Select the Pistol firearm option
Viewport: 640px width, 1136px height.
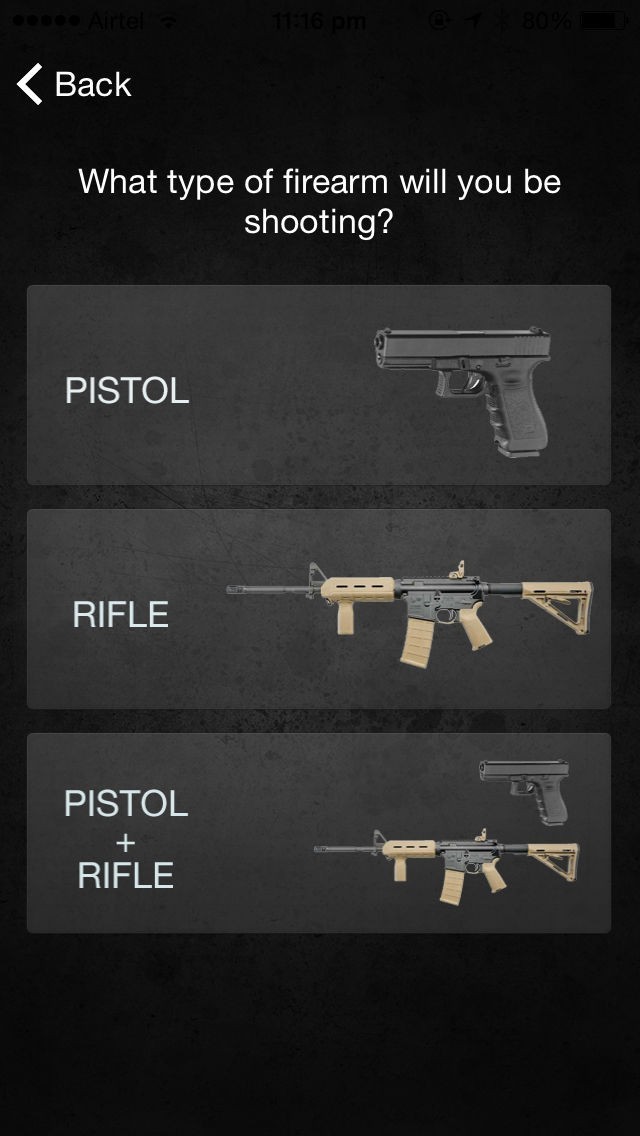(318, 386)
